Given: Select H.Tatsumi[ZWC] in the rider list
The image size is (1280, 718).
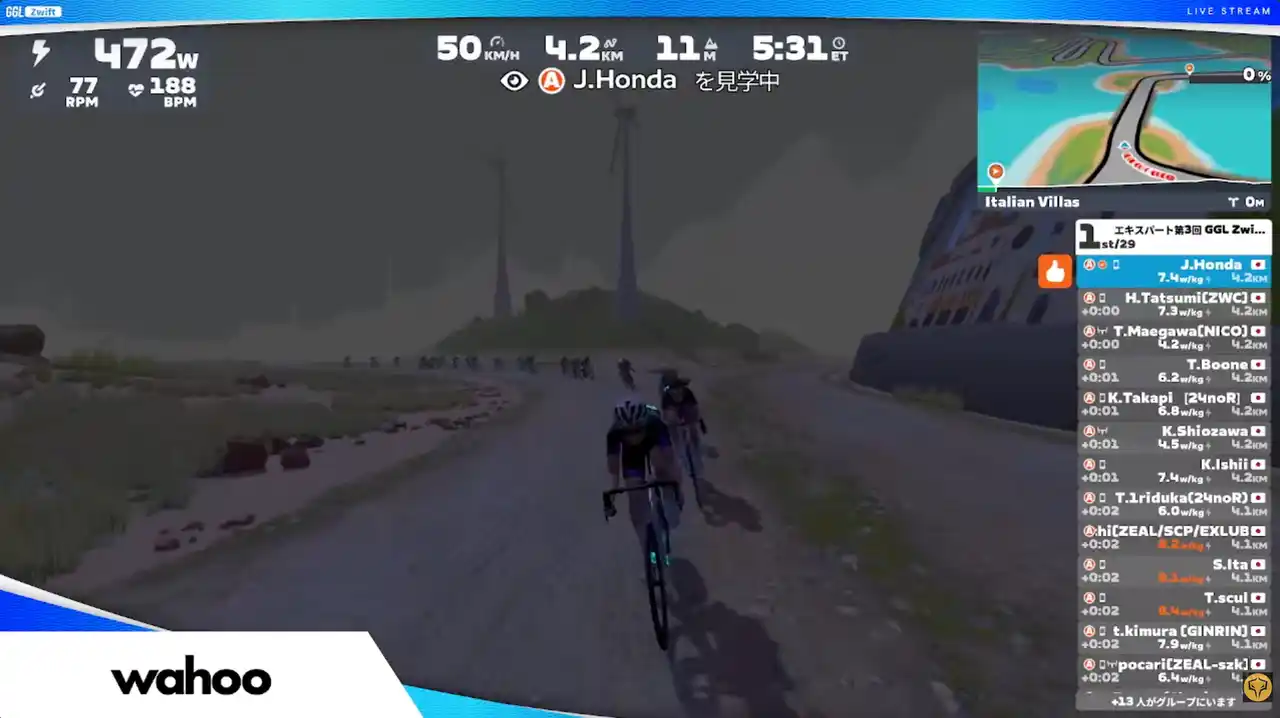Looking at the screenshot, I should click(x=1174, y=304).
